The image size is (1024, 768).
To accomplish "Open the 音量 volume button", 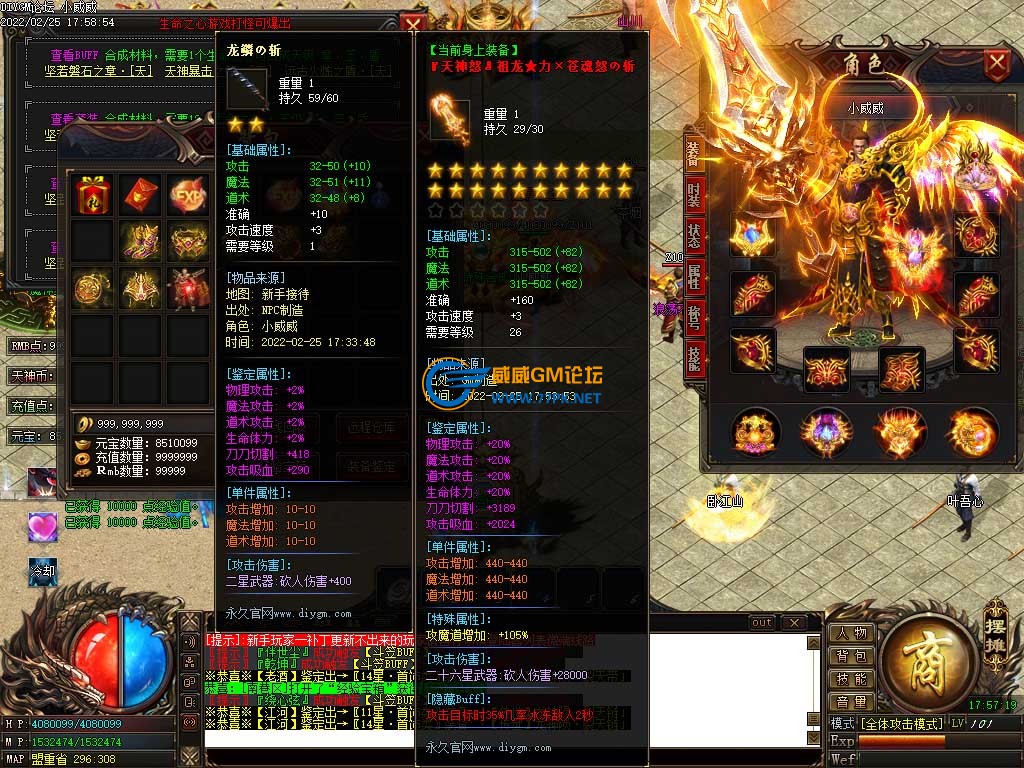I will point(851,702).
